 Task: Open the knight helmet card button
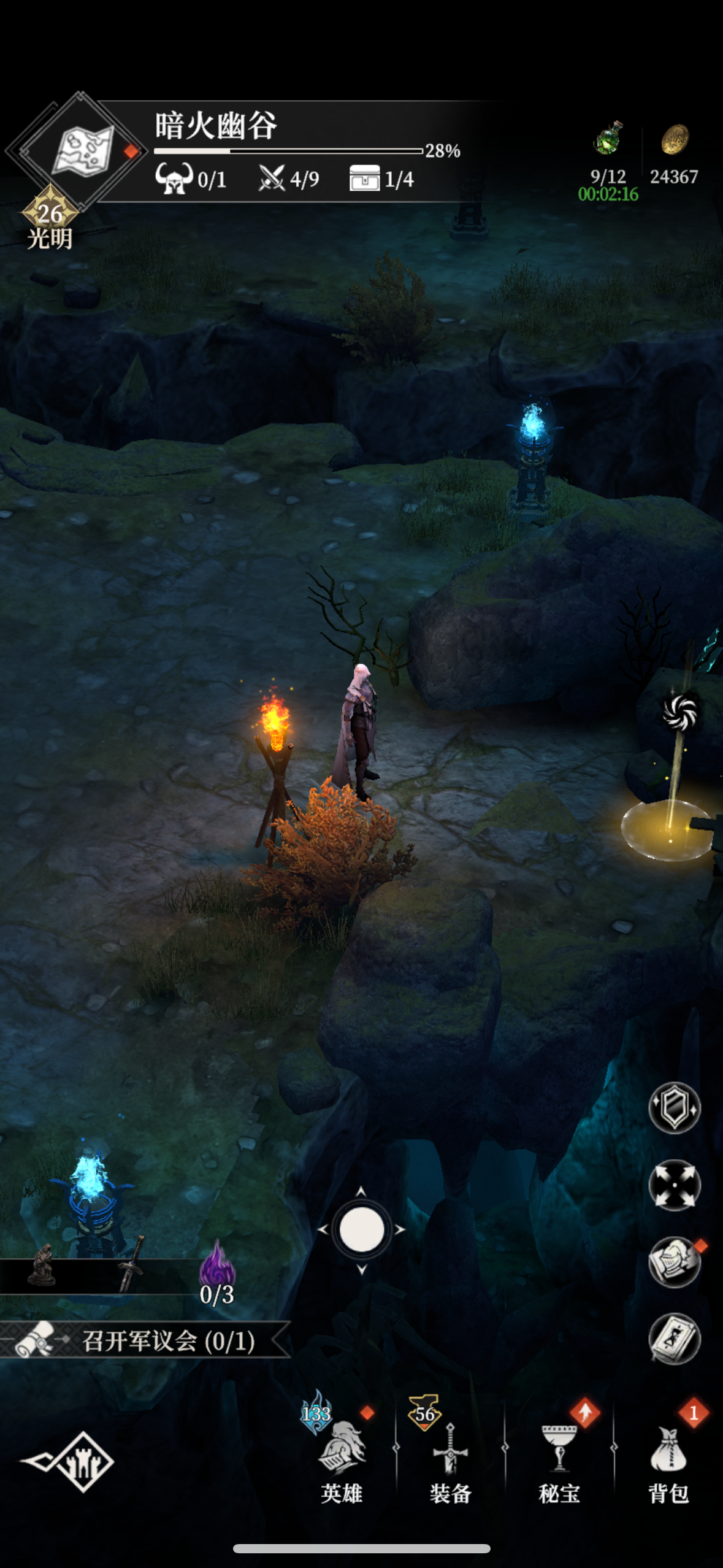tap(675, 1262)
